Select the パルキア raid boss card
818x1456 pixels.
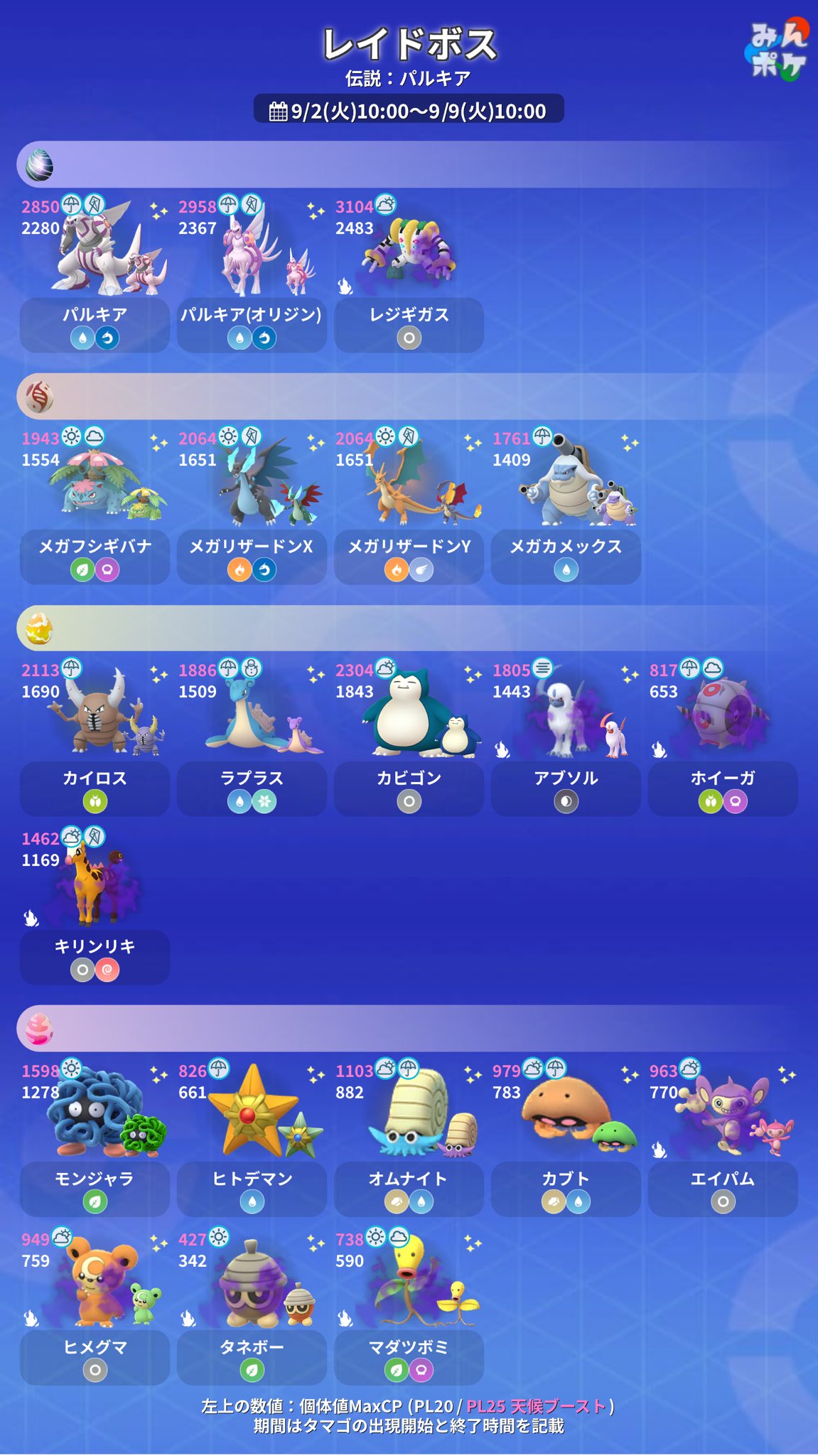[x=95, y=274]
